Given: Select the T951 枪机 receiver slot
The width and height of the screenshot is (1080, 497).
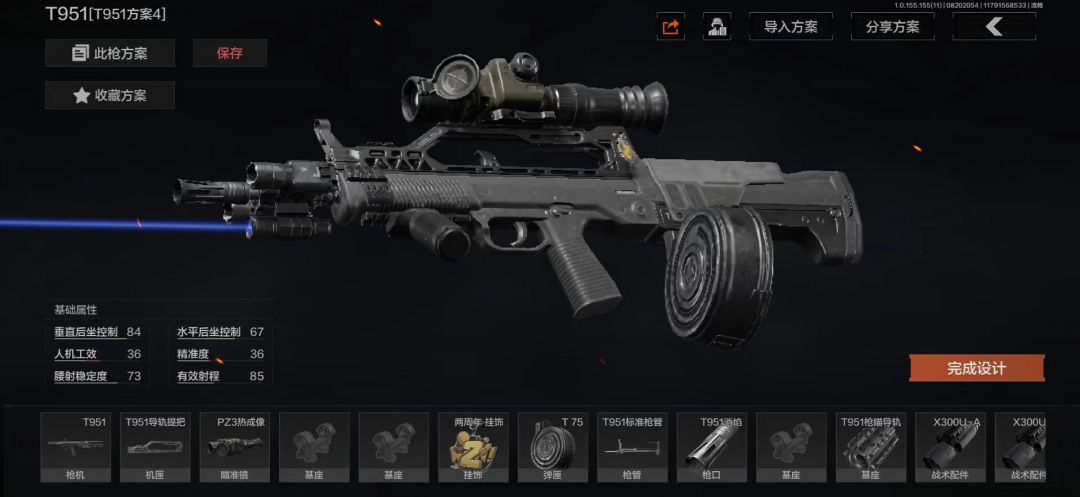Looking at the screenshot, I should 75,448.
